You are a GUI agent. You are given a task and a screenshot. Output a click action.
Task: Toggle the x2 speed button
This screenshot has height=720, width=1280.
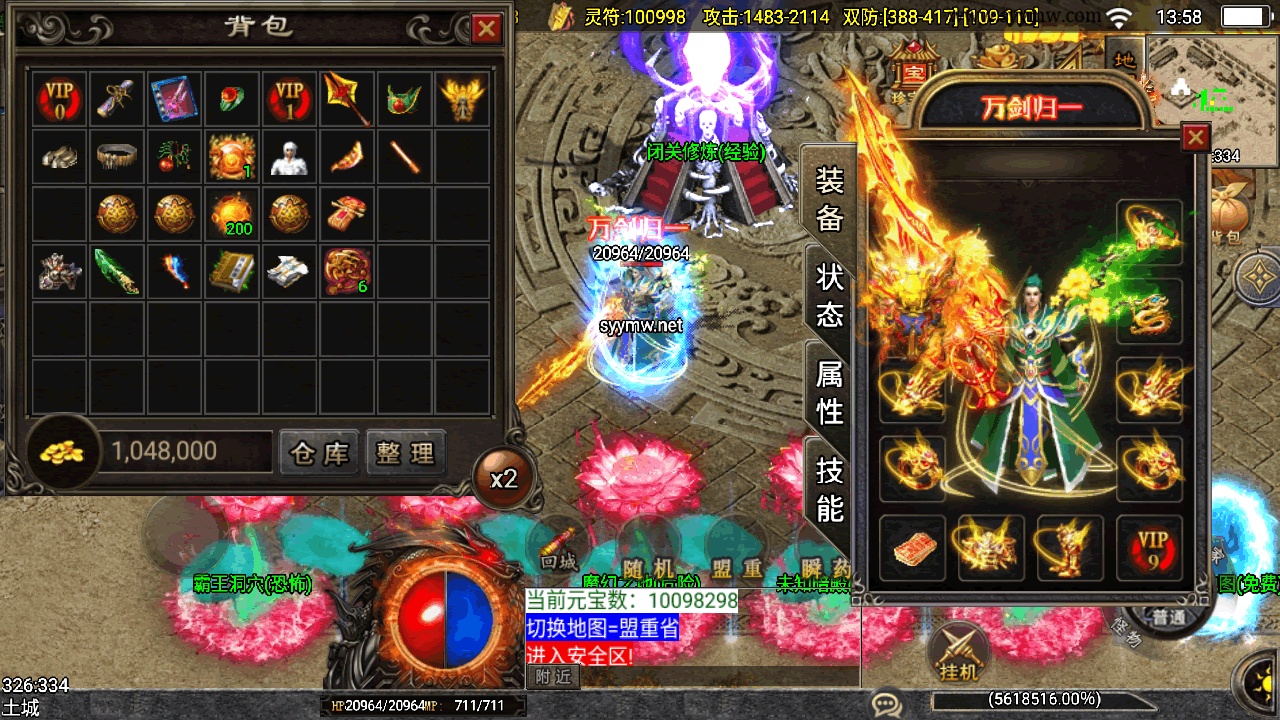[503, 479]
